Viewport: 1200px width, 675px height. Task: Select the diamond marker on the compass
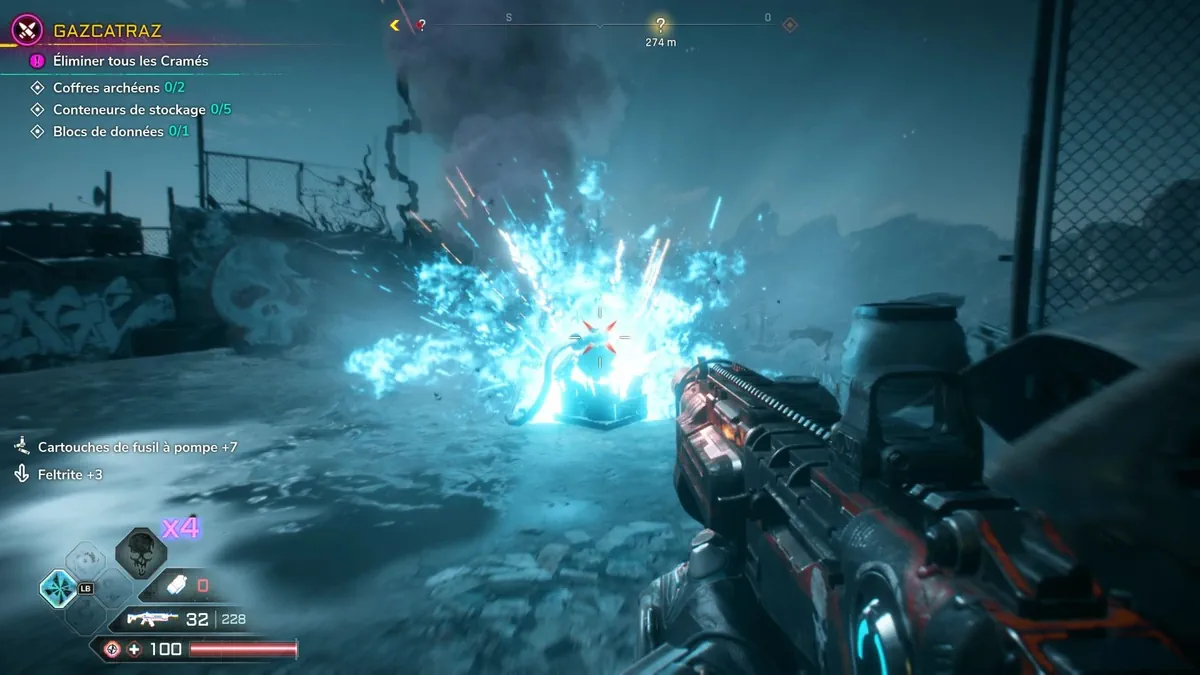coord(789,25)
